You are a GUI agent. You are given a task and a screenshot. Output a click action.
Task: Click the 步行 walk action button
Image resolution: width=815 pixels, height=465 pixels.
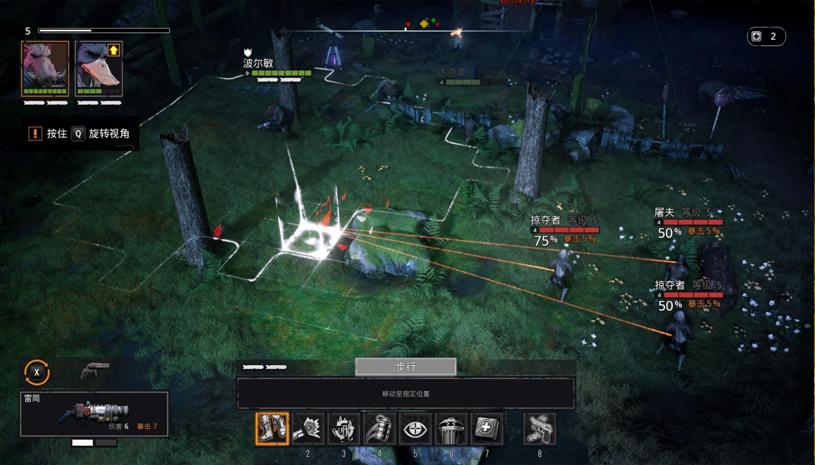405,367
